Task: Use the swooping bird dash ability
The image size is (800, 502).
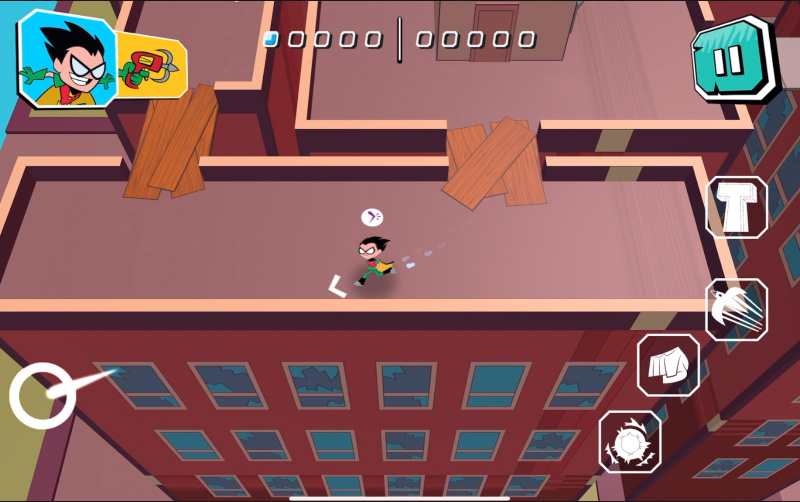Action: [736, 309]
